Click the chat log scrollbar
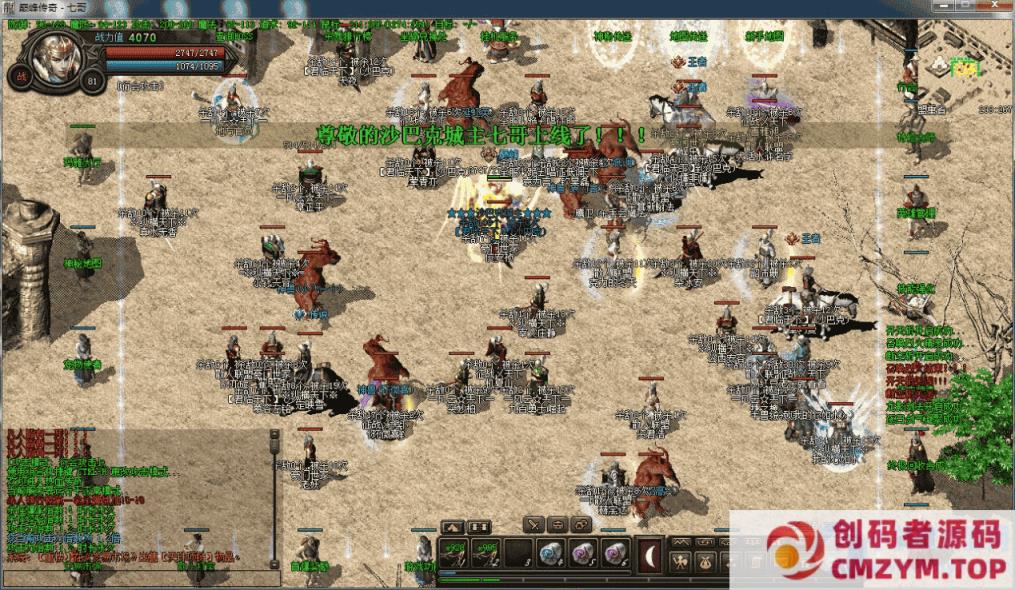 (274, 495)
